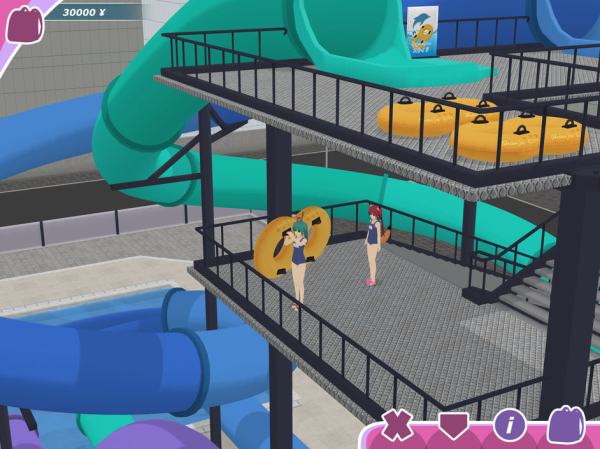Open the maroon backpack icon beside the money
The height and width of the screenshot is (449, 600).
pos(23,24)
